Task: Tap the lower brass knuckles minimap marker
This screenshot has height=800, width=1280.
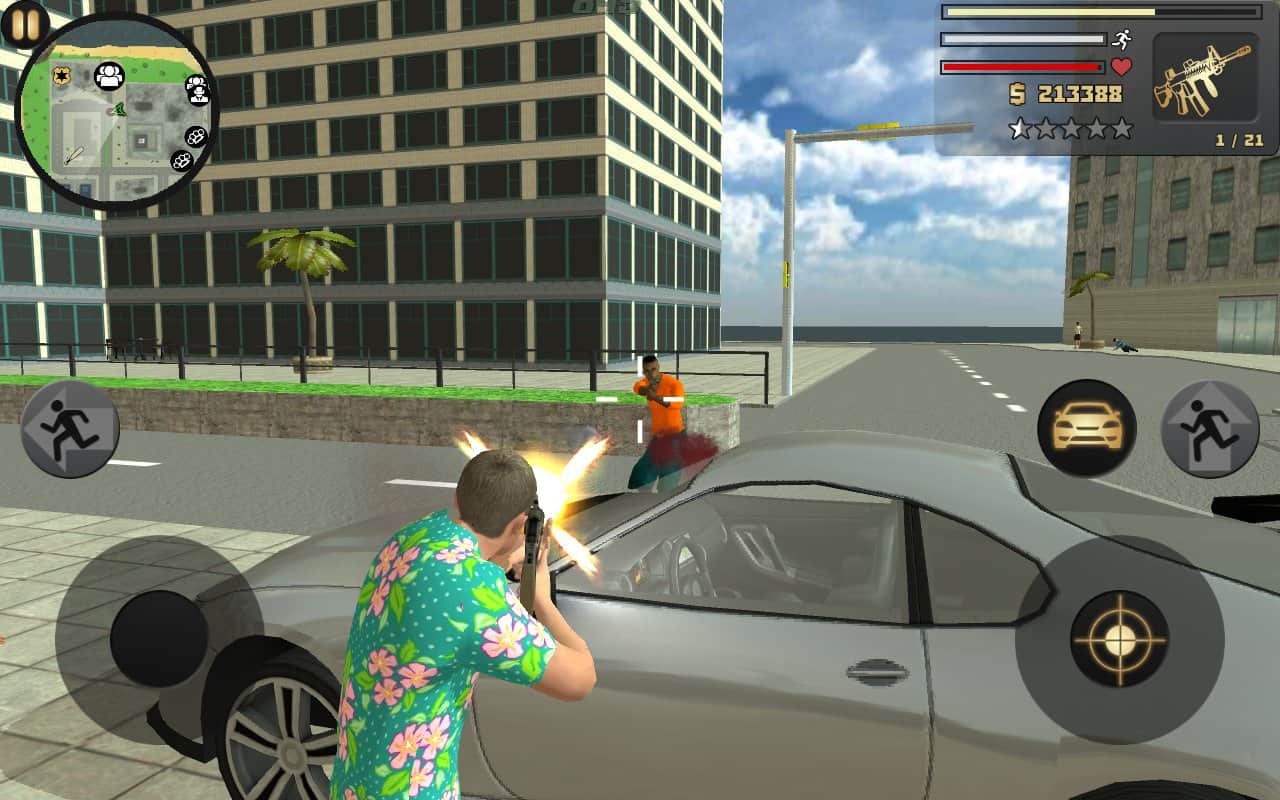Action: [182, 160]
